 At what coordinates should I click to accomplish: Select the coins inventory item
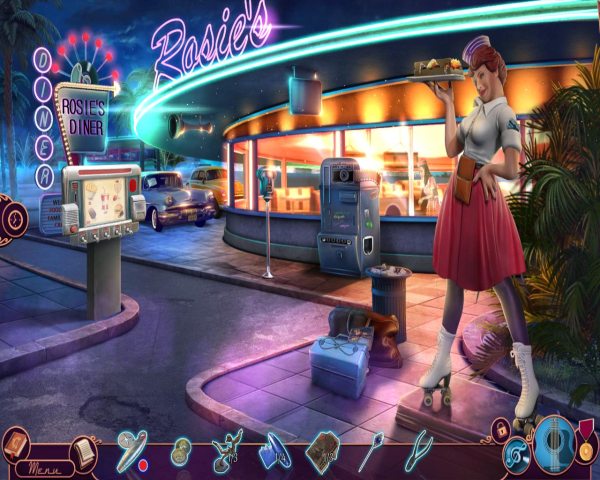(x=182, y=449)
